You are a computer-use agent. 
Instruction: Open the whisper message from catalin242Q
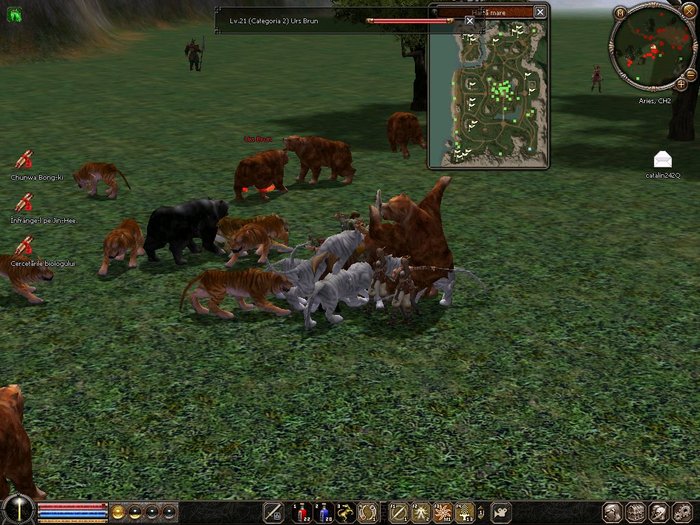[x=662, y=159]
